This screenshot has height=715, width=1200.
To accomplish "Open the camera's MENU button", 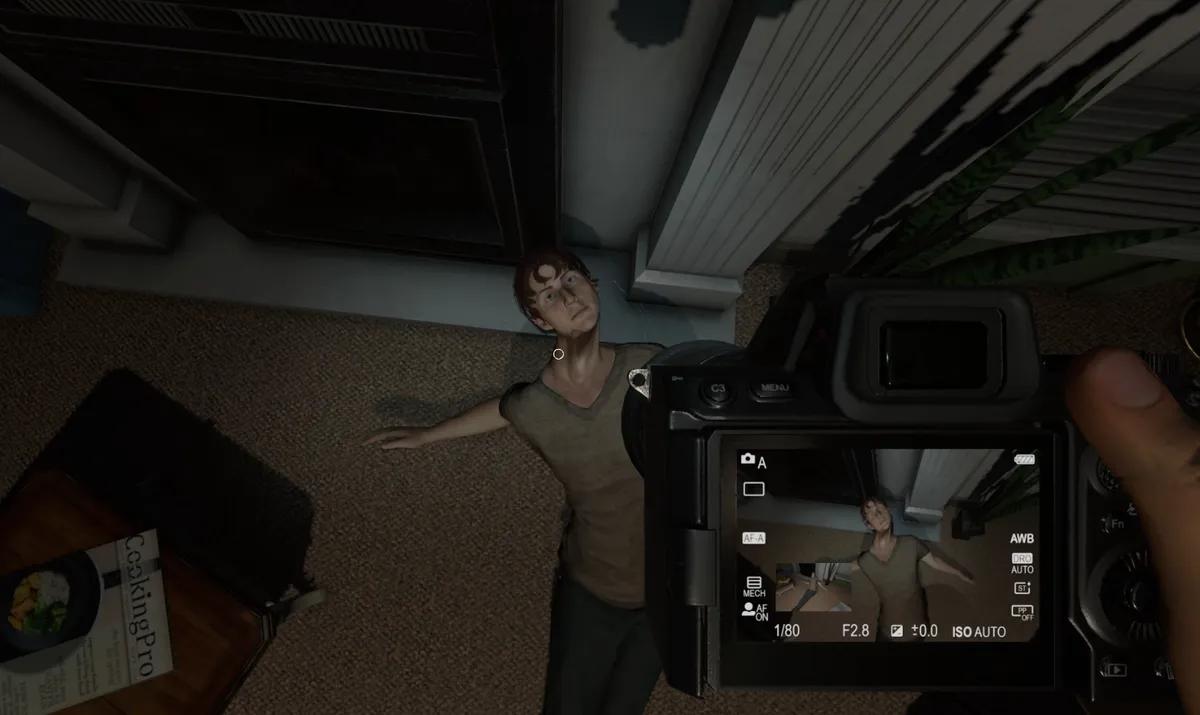I will (x=773, y=387).
